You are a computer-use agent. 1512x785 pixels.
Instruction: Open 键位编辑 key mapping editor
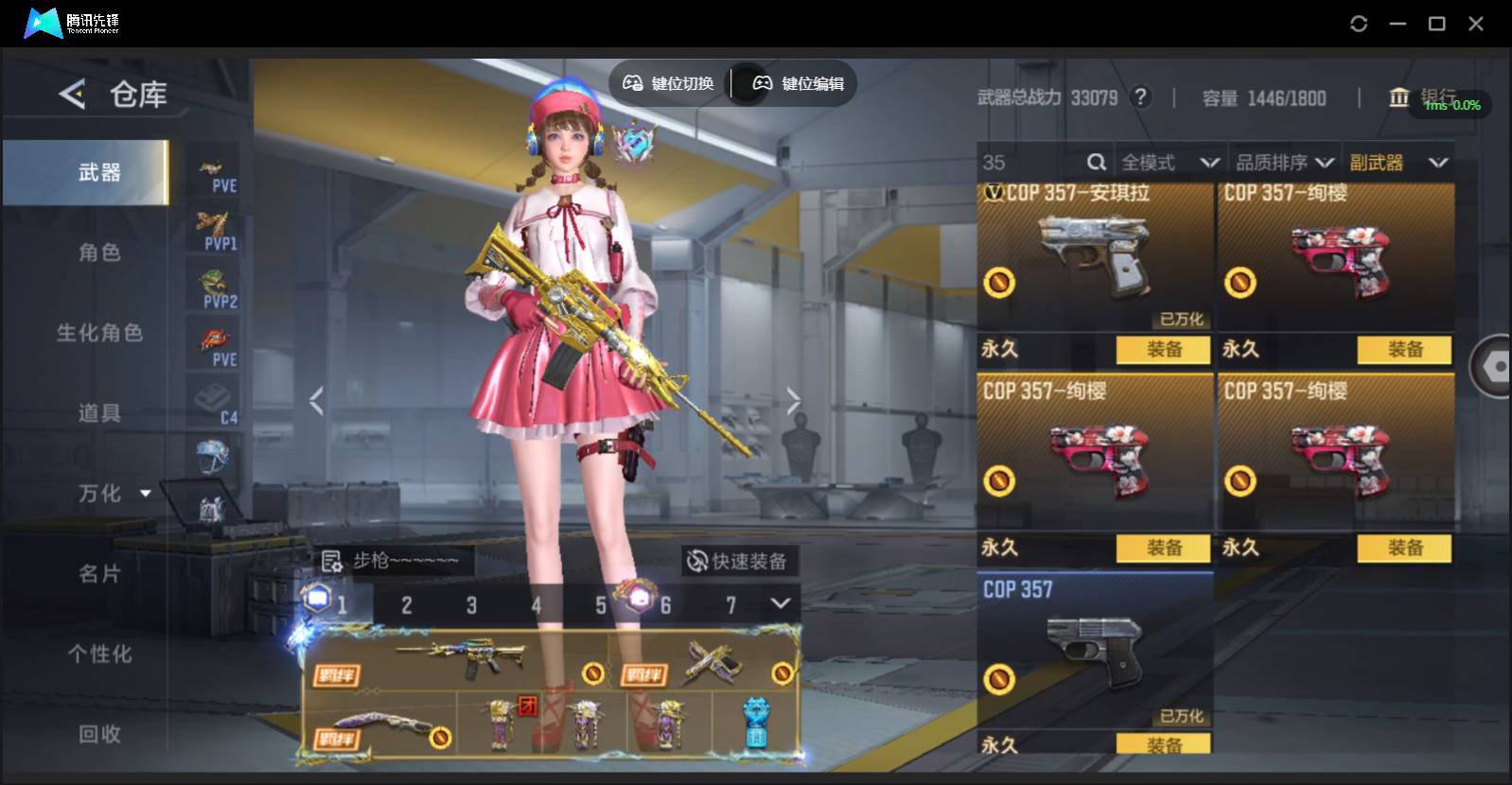[798, 83]
